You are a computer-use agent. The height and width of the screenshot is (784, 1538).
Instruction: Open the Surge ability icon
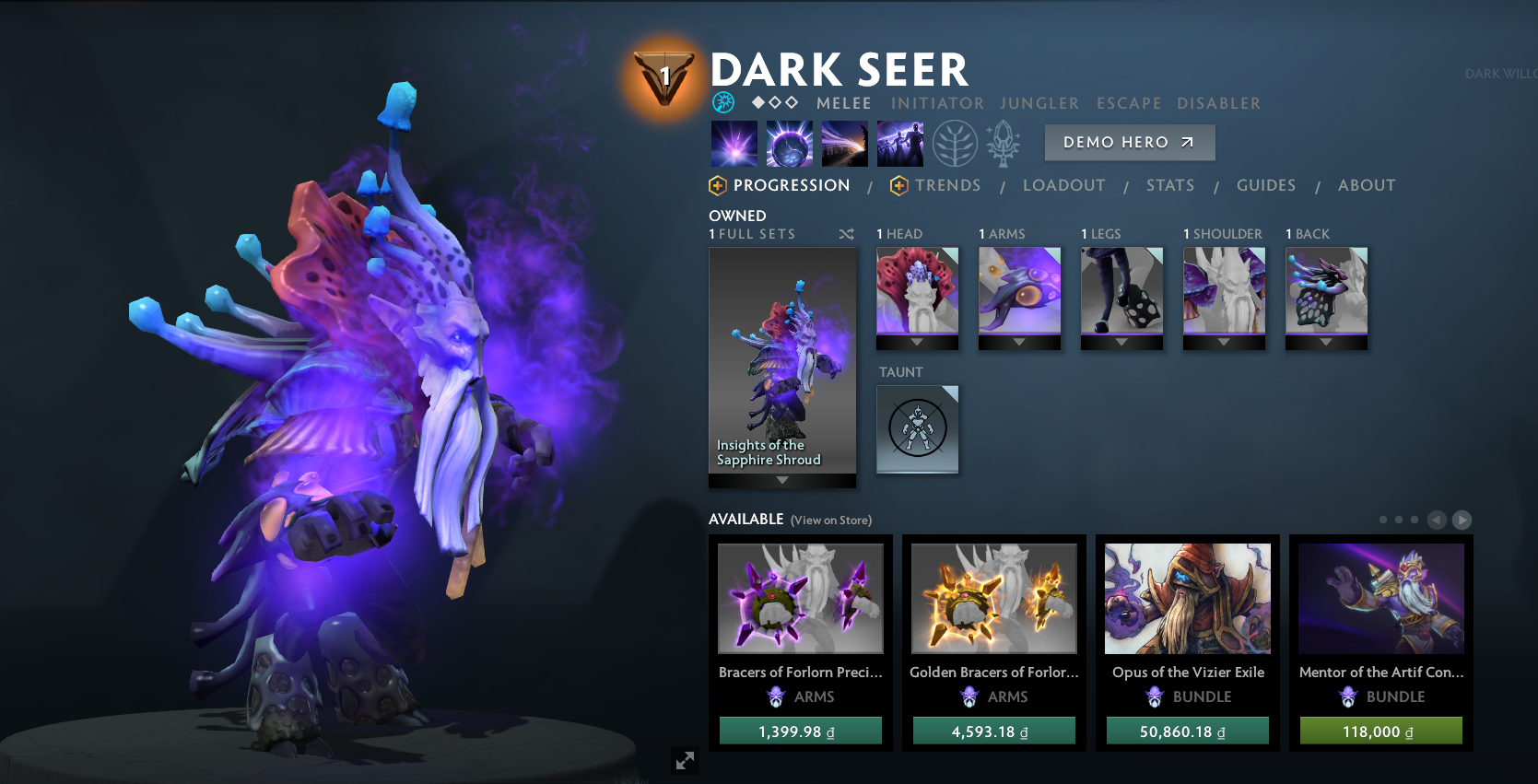coord(845,144)
